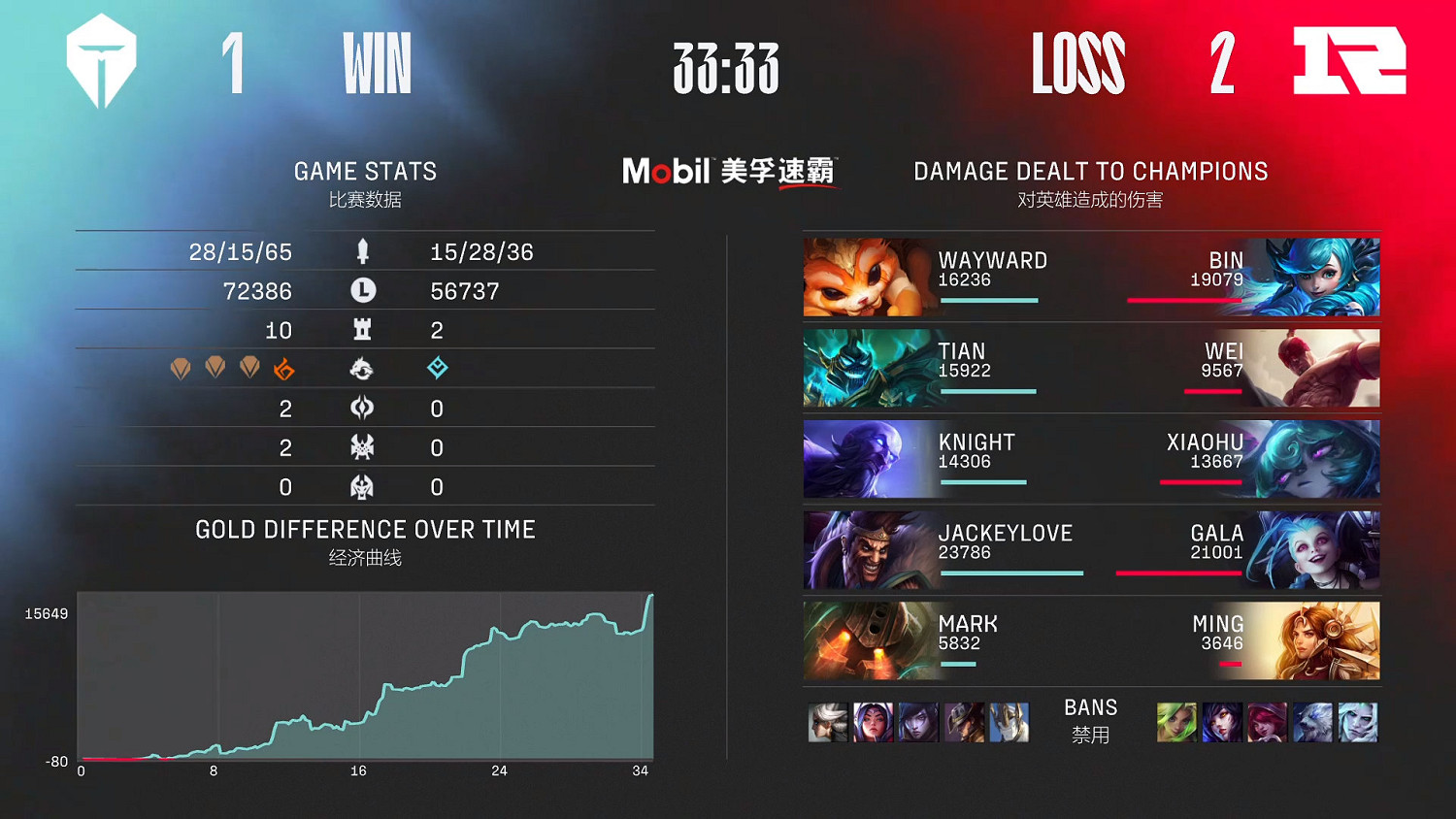Expand the GOLD DIFFERENCE OVER TIME graph
This screenshot has width=1456, height=819.
[x=365, y=530]
